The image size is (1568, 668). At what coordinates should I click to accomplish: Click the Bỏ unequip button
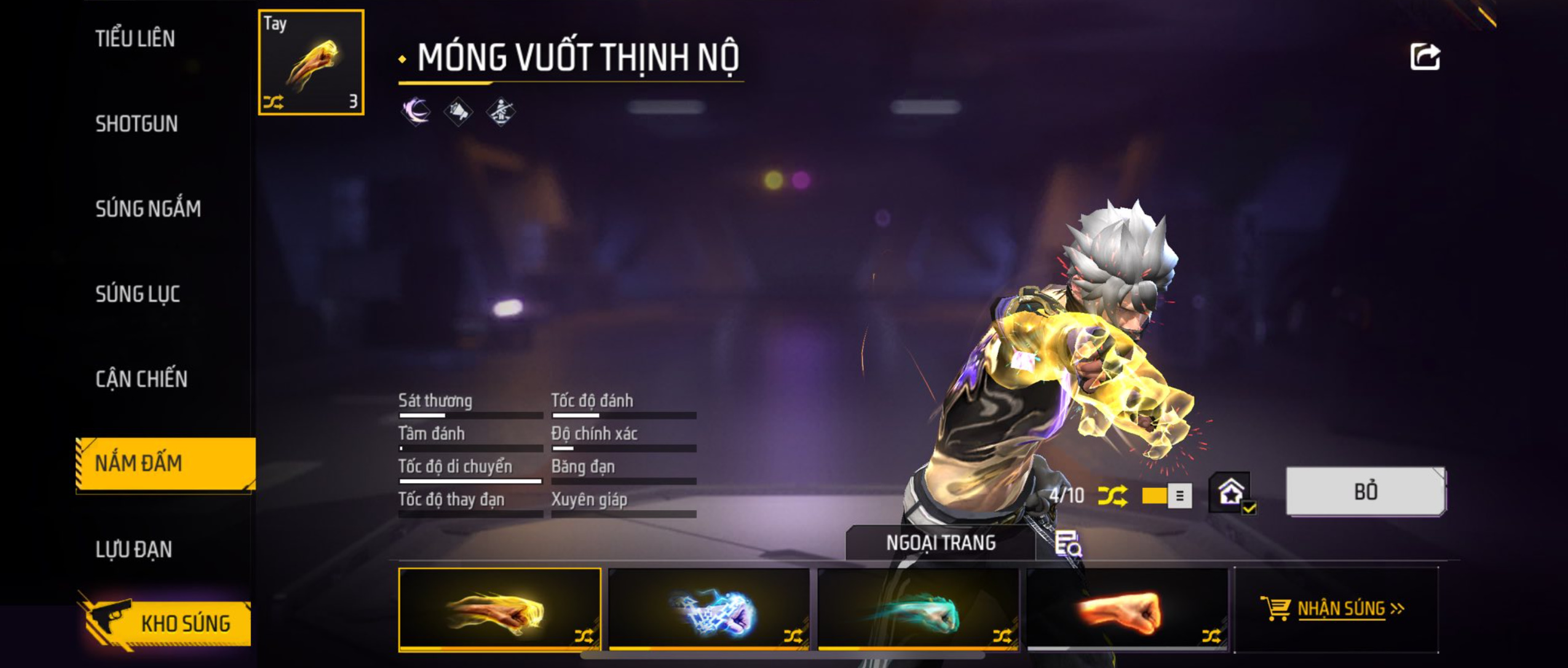tap(1365, 492)
